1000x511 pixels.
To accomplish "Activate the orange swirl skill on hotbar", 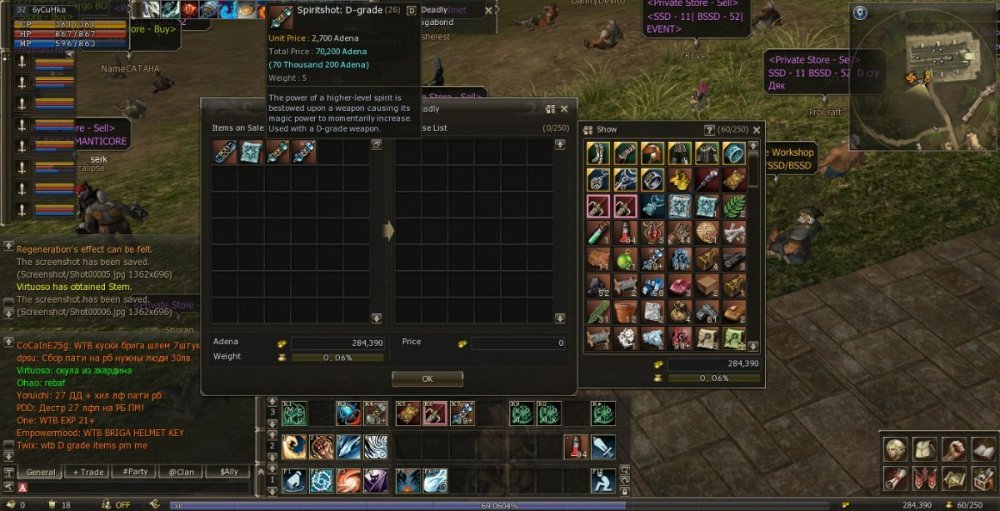I will 349,481.
